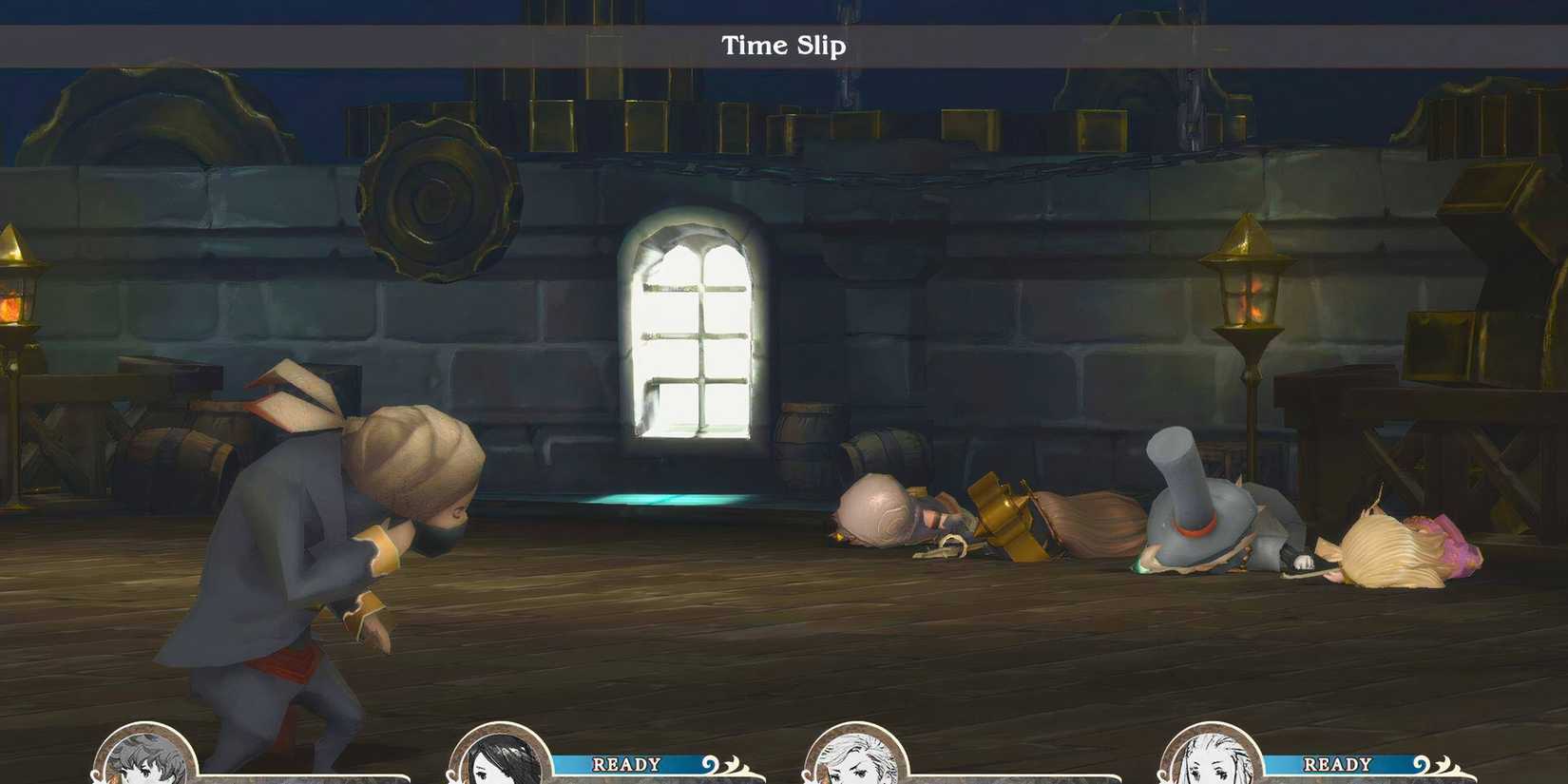This screenshot has width=1568, height=784.
Task: Click the Time Slip title banner
Action: point(783,46)
